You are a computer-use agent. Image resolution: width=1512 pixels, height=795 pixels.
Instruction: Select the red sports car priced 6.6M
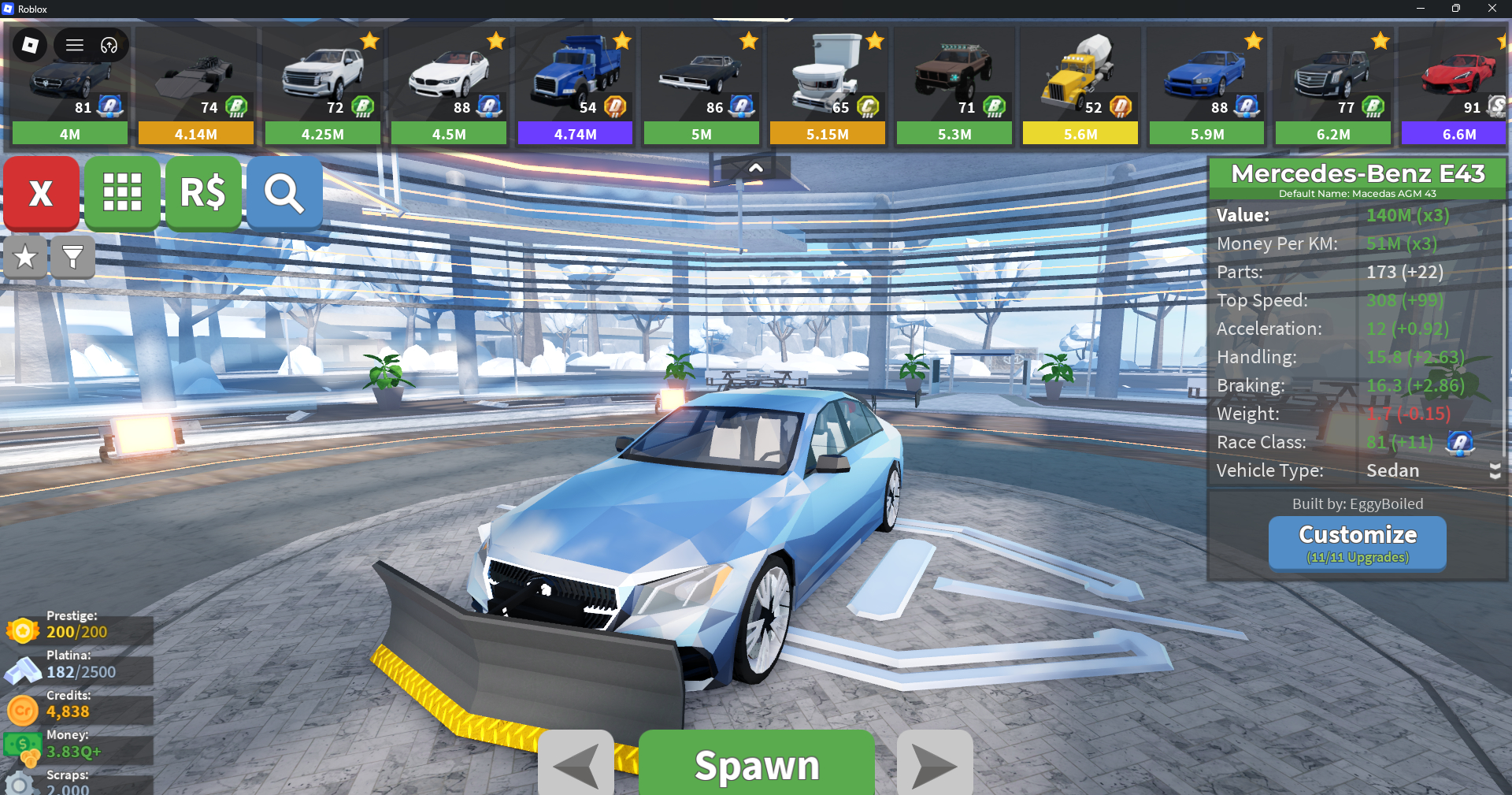(1458, 87)
